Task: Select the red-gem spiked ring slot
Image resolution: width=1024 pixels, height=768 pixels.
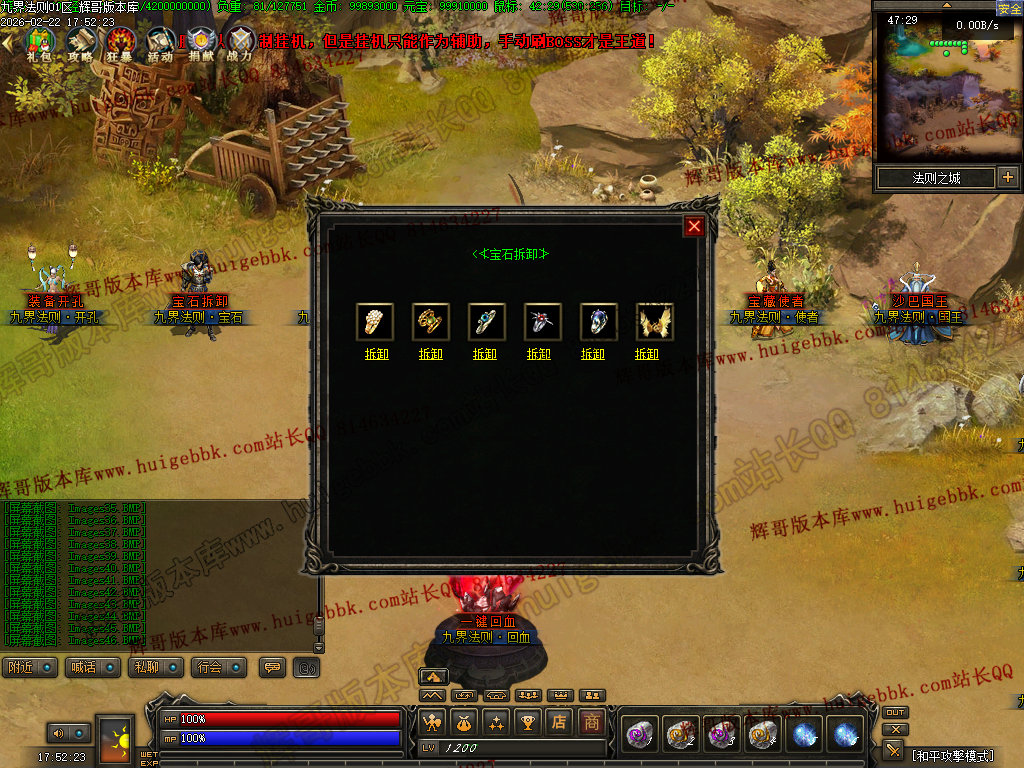Action: click(539, 322)
